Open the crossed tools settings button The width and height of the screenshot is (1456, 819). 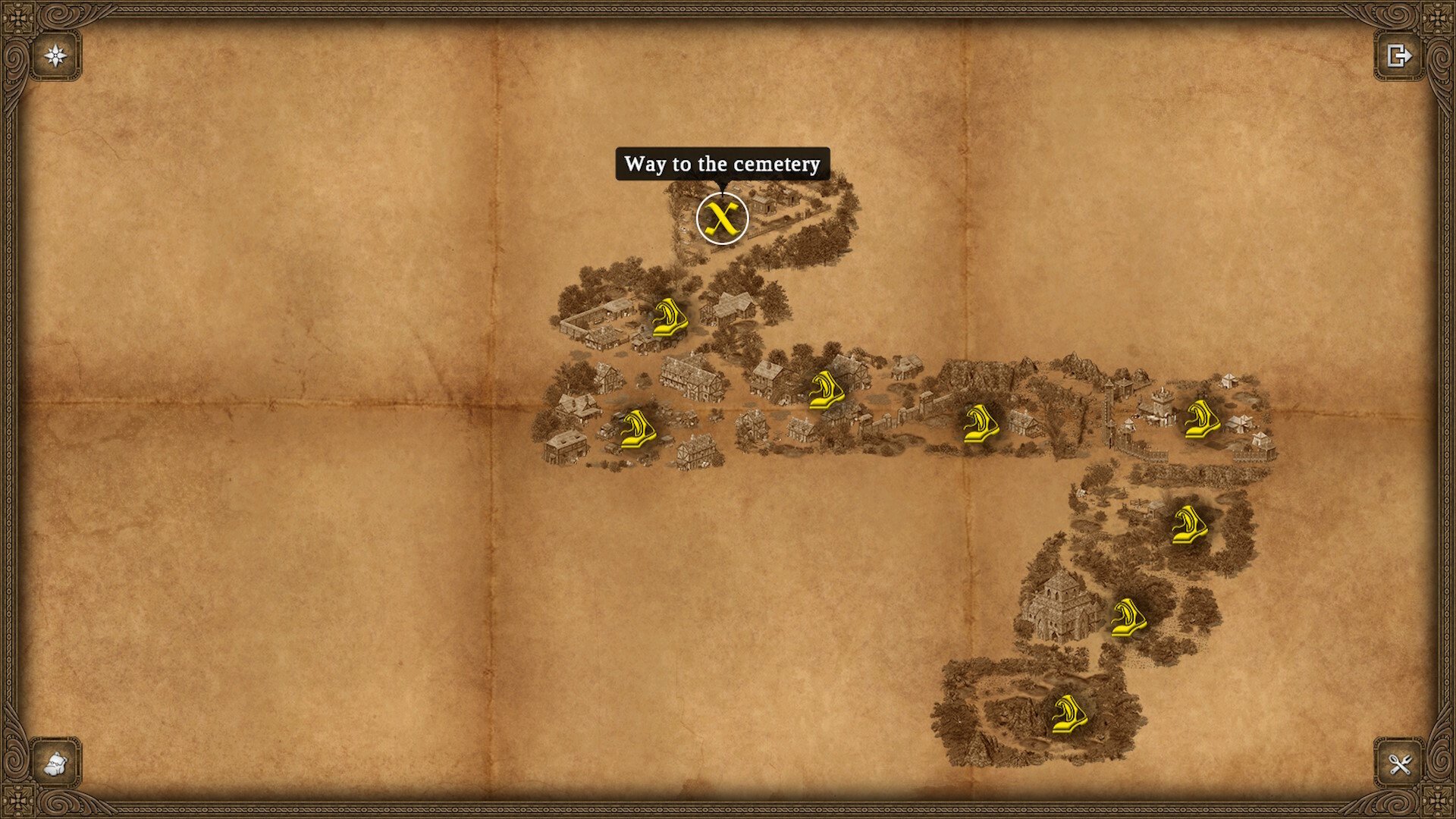[1399, 763]
